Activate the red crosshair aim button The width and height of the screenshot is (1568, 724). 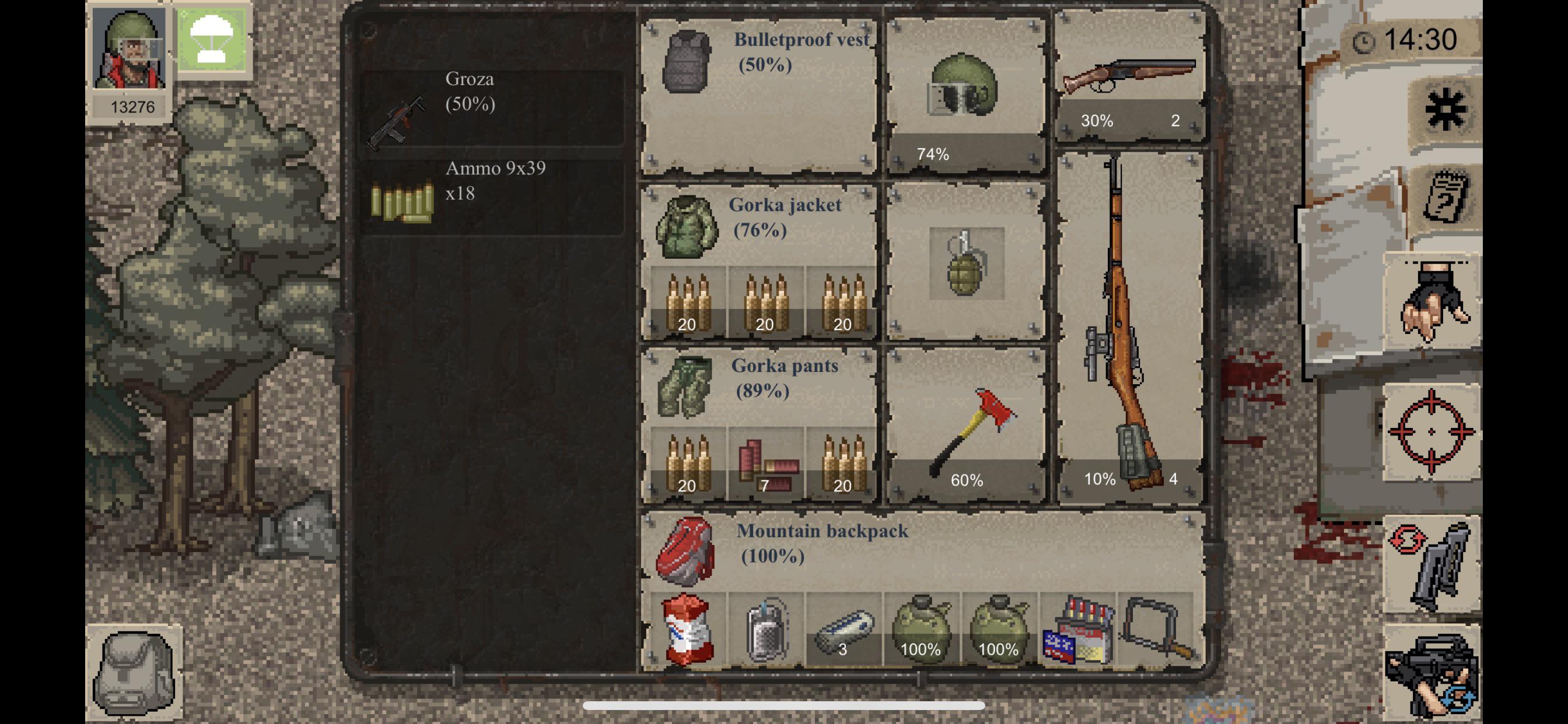coord(1431,431)
